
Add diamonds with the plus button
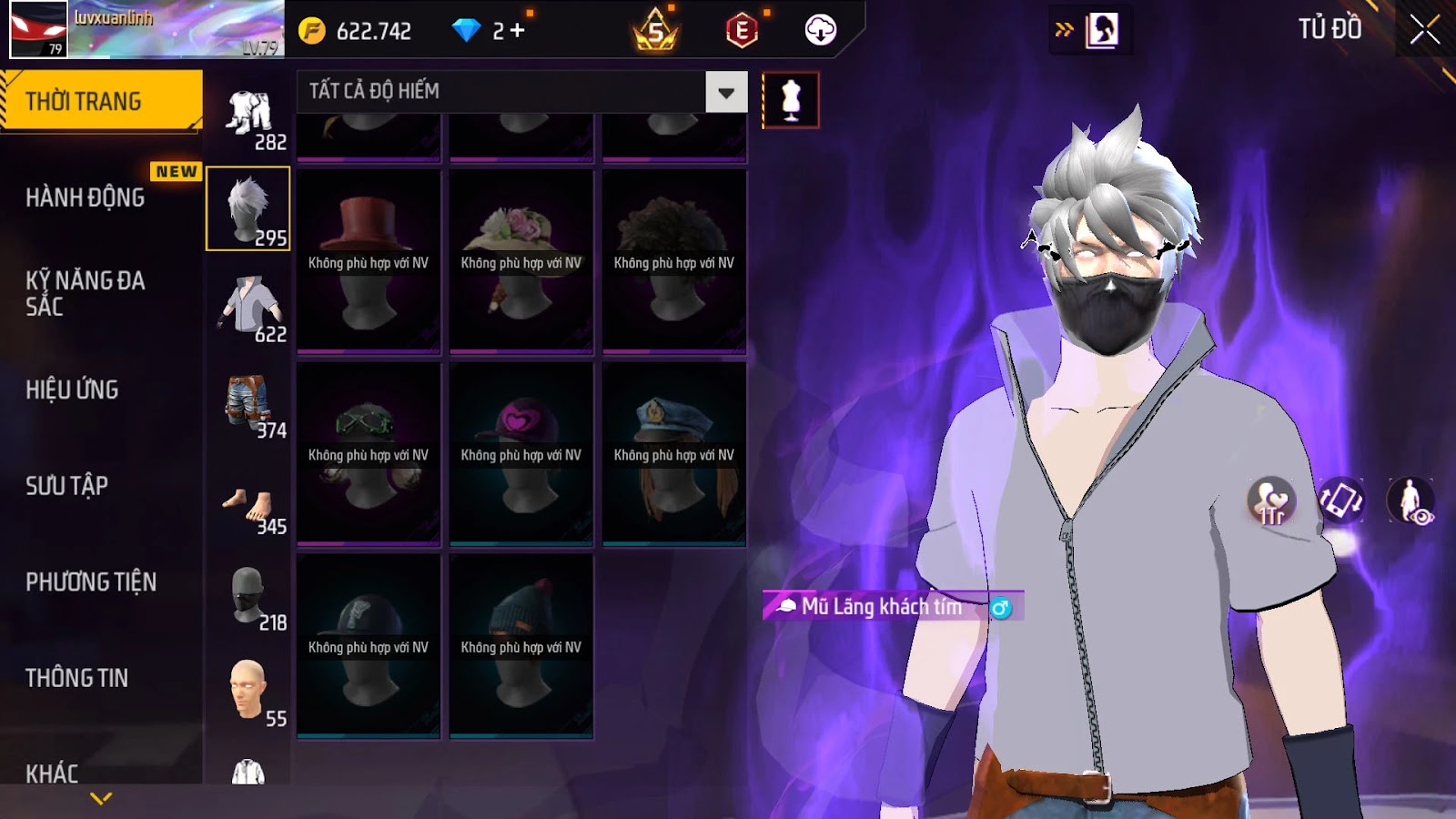coord(518,31)
